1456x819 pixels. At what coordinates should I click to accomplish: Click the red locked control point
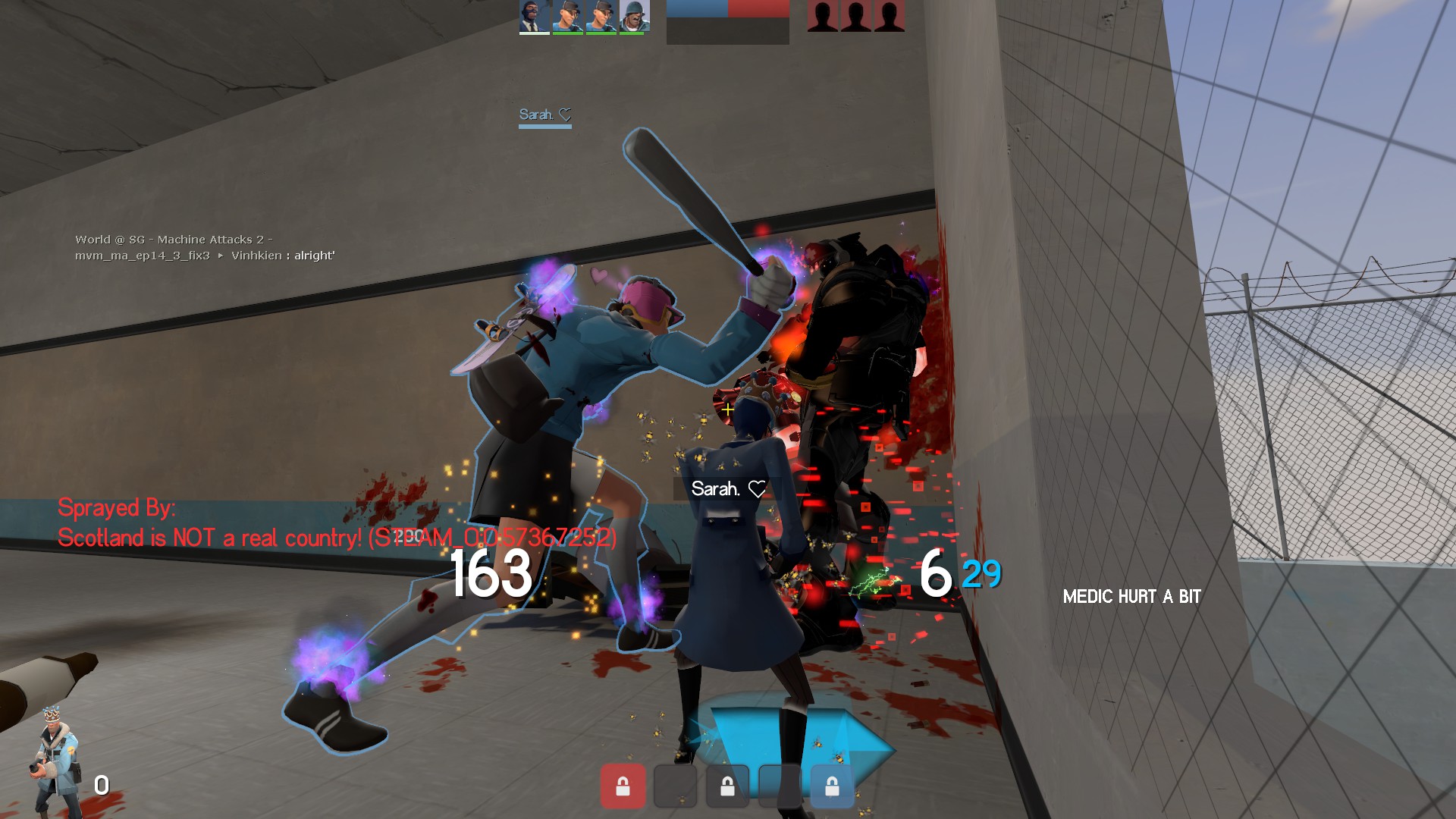(x=623, y=786)
